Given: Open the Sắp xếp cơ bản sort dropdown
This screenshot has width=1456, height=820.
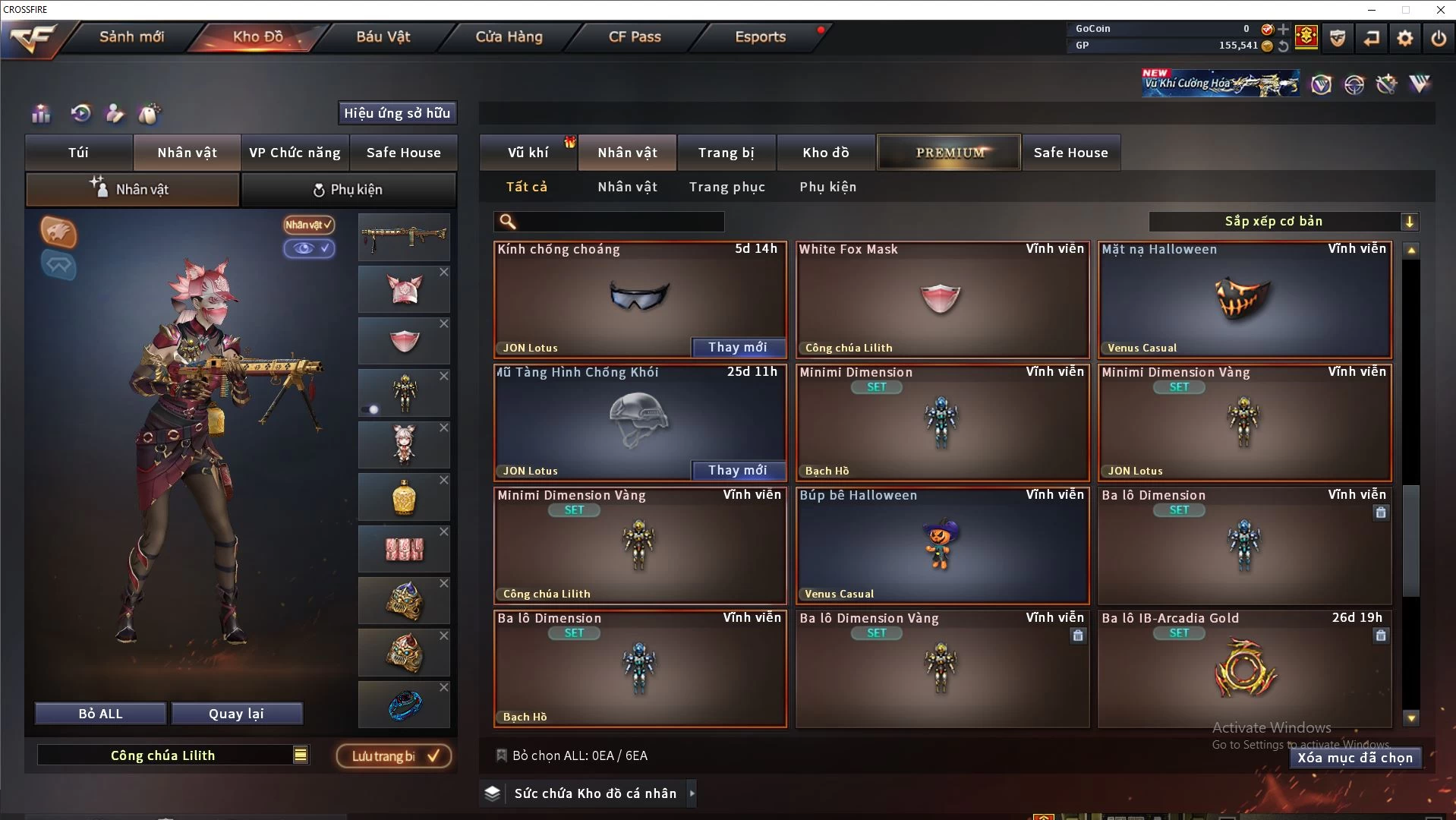Looking at the screenshot, I should [x=1283, y=222].
